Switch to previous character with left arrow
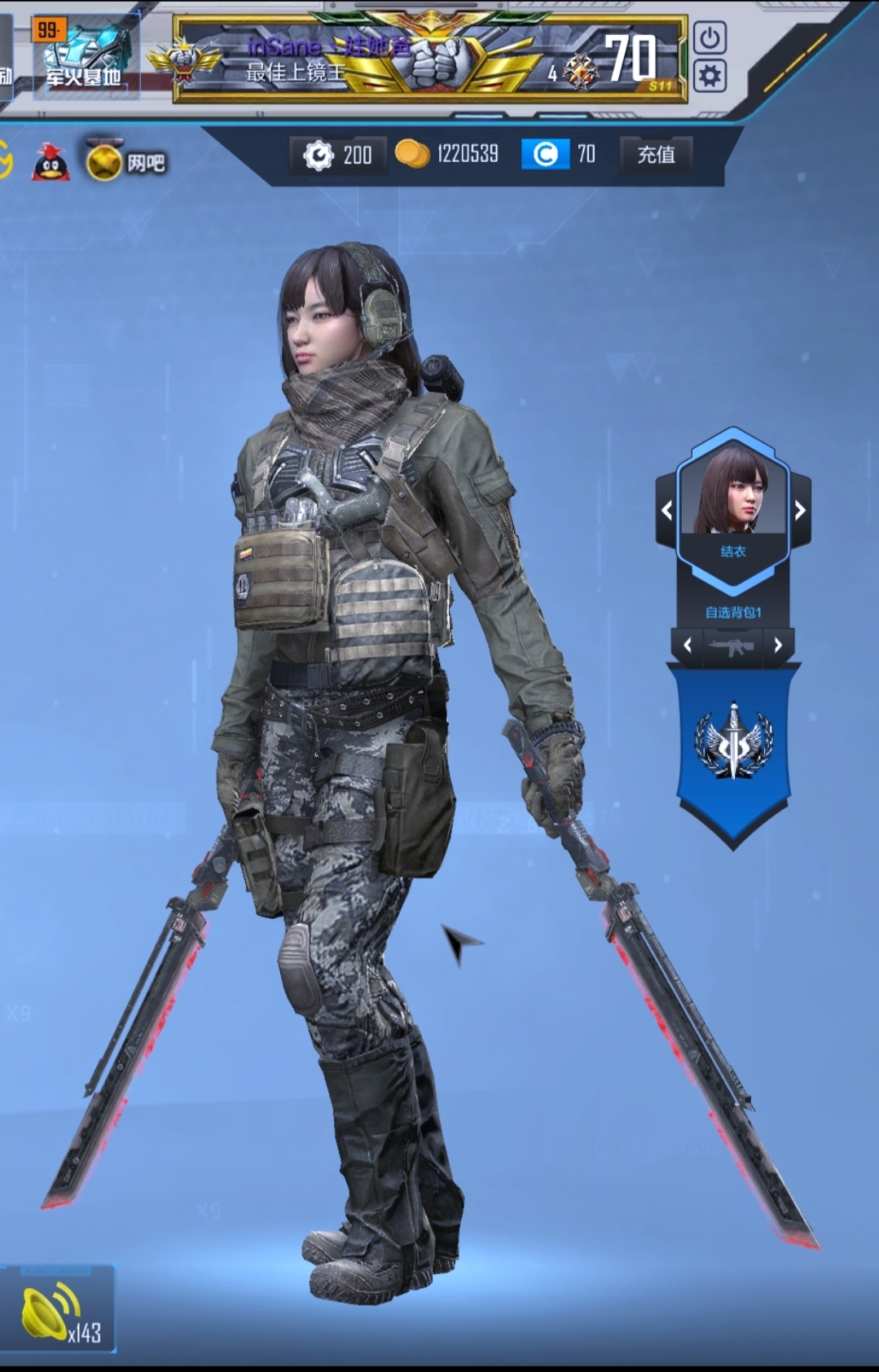Viewport: 879px width, 1372px height. (x=667, y=511)
